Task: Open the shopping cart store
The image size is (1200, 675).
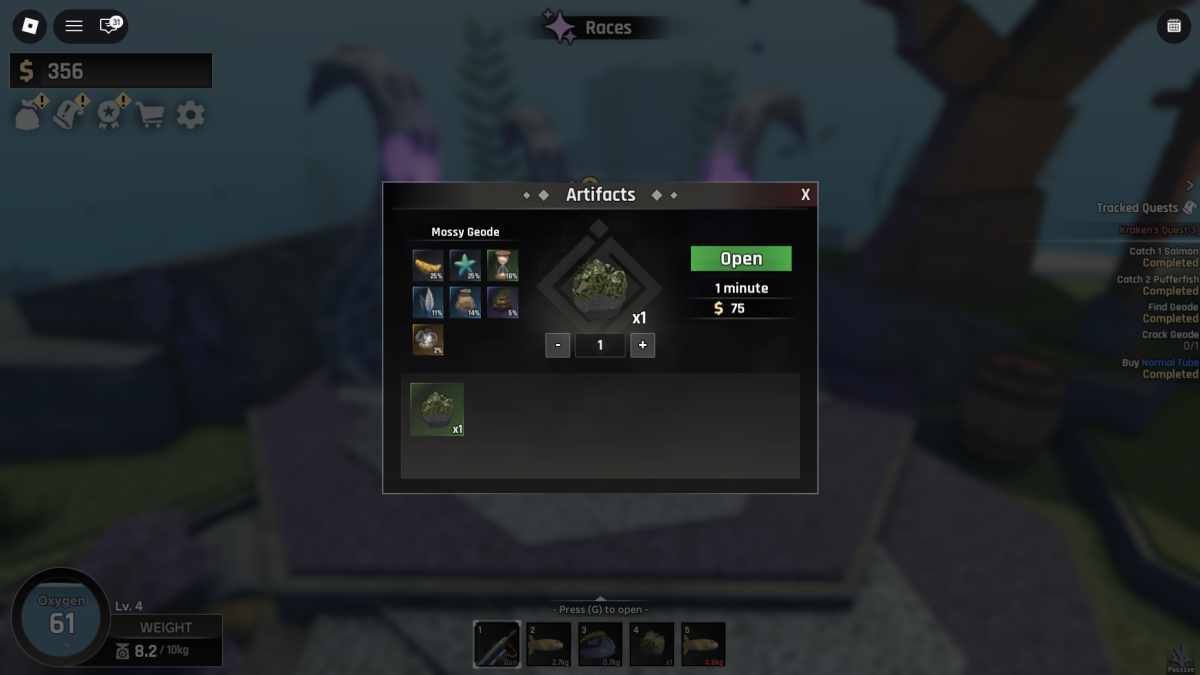Action: coord(151,115)
